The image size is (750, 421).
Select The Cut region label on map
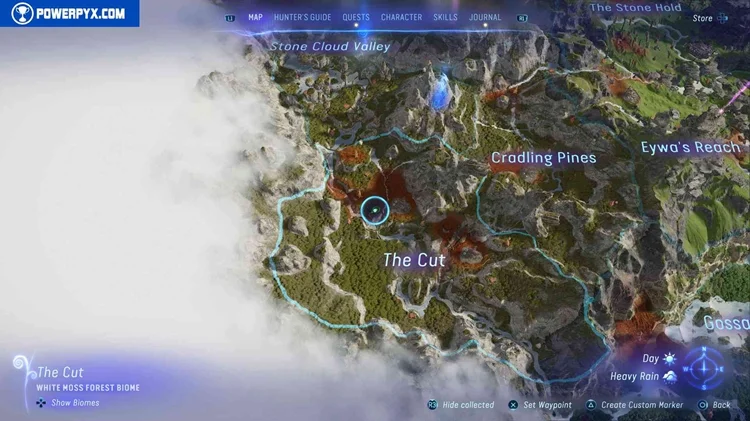414,259
